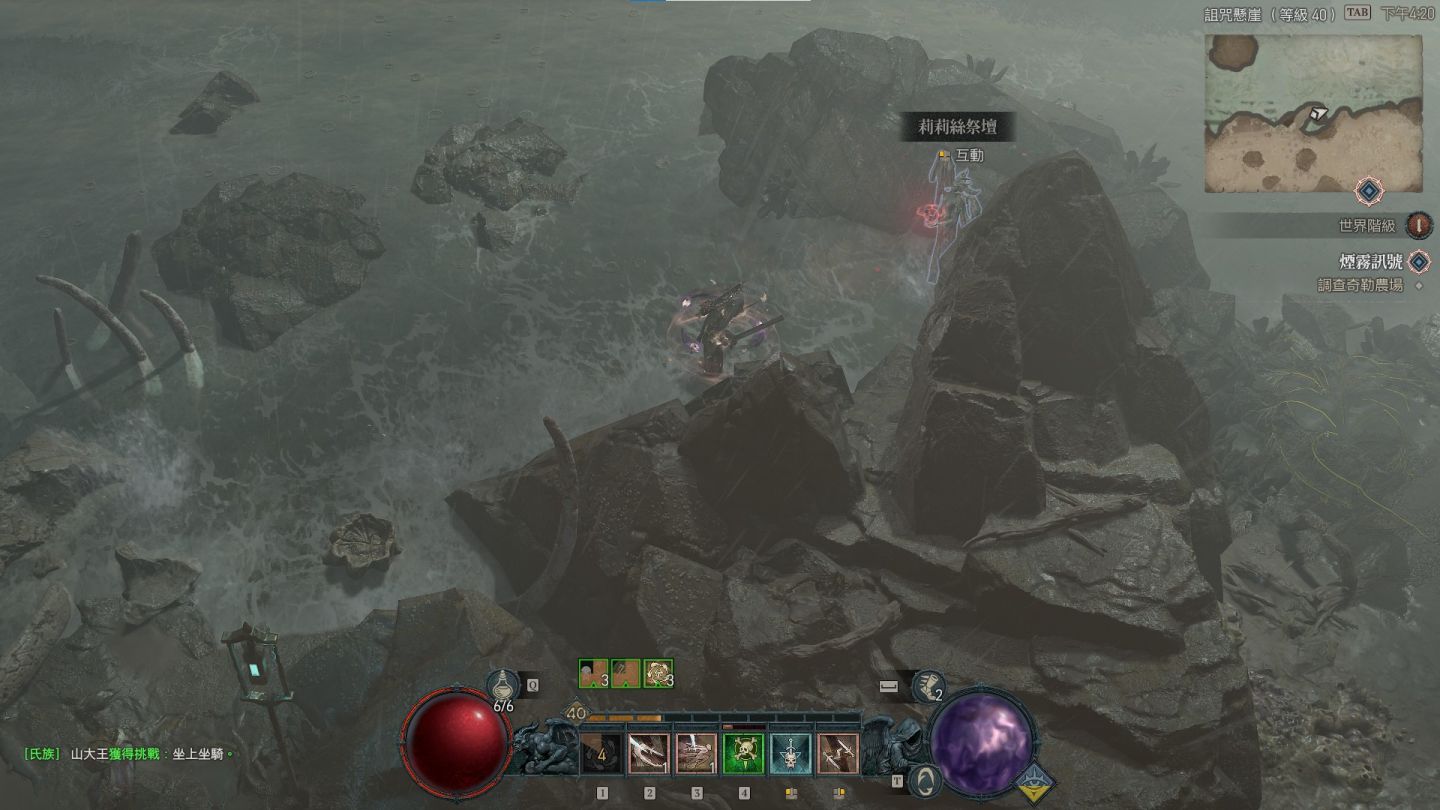Activate the twin daggers skill
Viewport: 1440px width, 810px height.
tap(837, 753)
